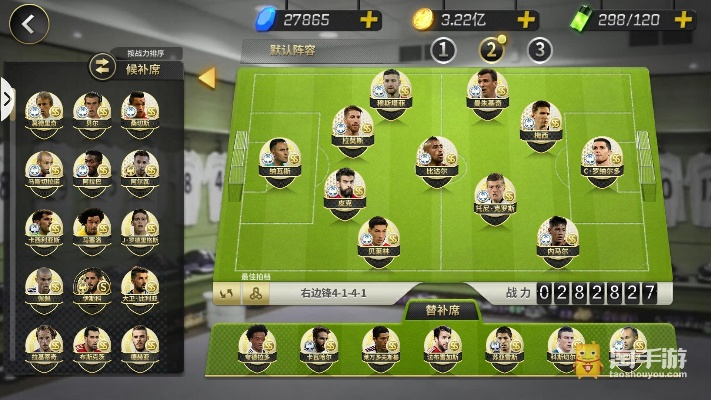Switch to lineup preset 1
Viewport: 711px width, 400px height.
pyautogui.click(x=443, y=49)
